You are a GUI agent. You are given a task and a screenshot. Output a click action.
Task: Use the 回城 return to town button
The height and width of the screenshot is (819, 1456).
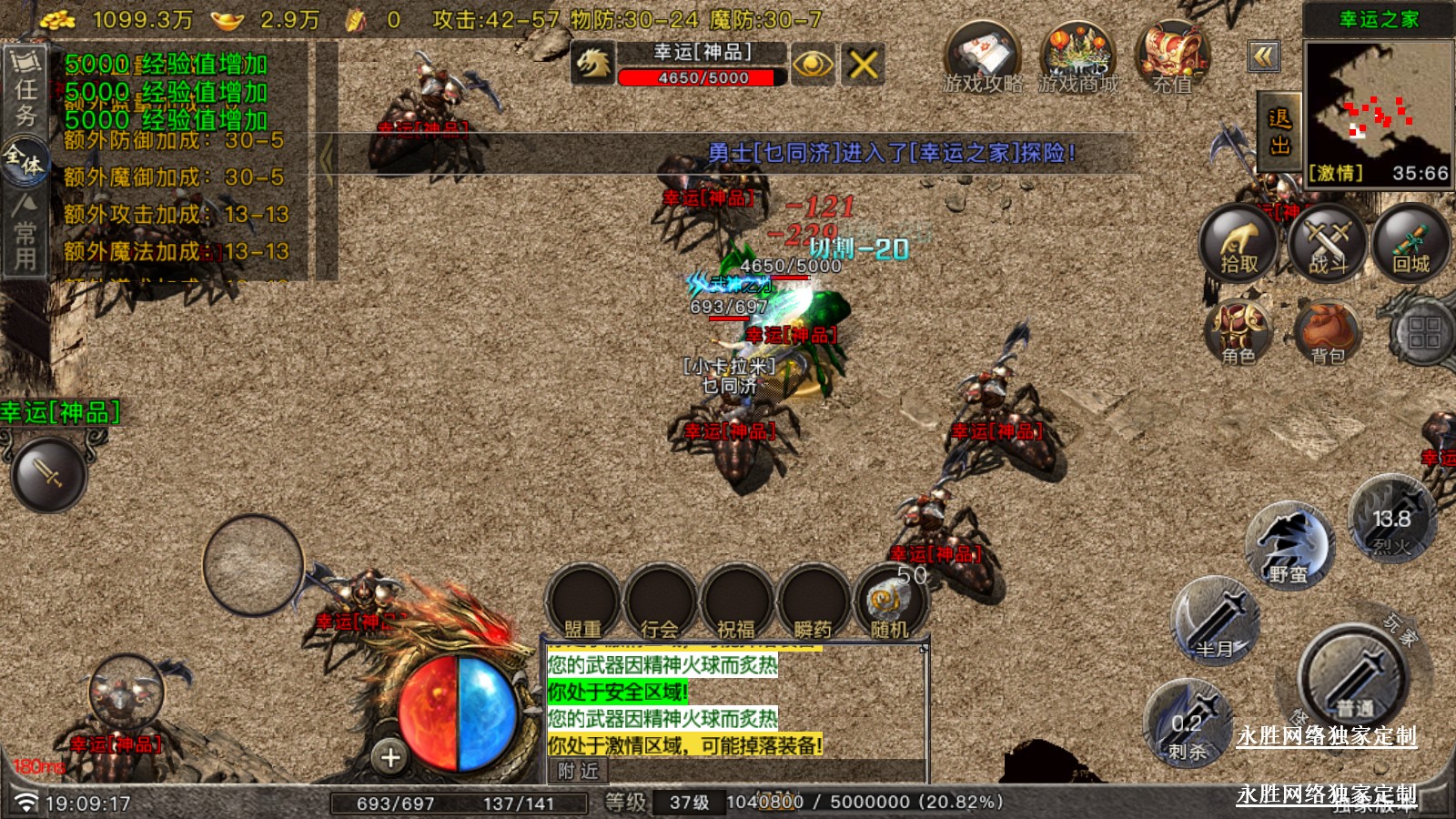[1411, 243]
